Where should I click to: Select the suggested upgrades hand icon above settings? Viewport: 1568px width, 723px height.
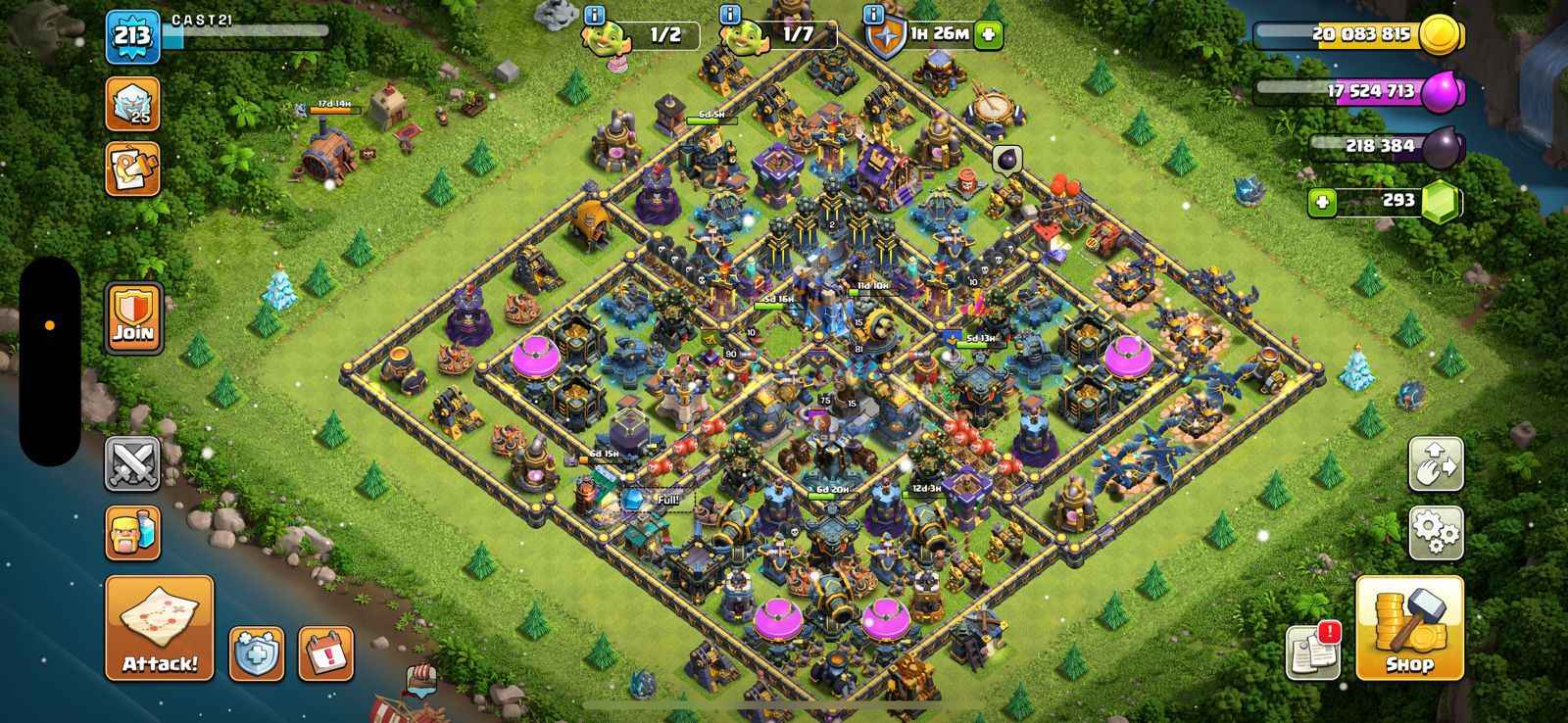click(x=1434, y=462)
